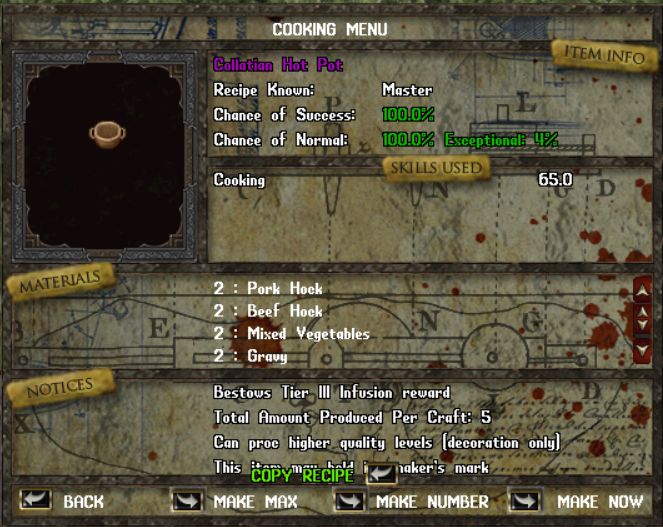Screen dimensions: 663x527
Task: Go back from the cooking menu
Action: (36, 499)
